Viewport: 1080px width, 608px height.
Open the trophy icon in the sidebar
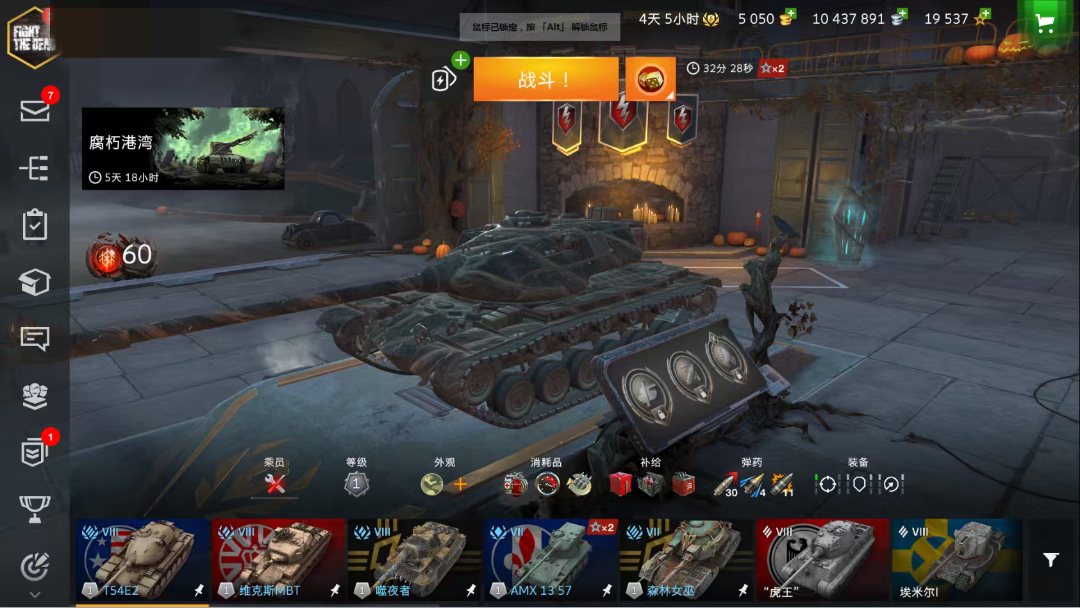point(35,510)
